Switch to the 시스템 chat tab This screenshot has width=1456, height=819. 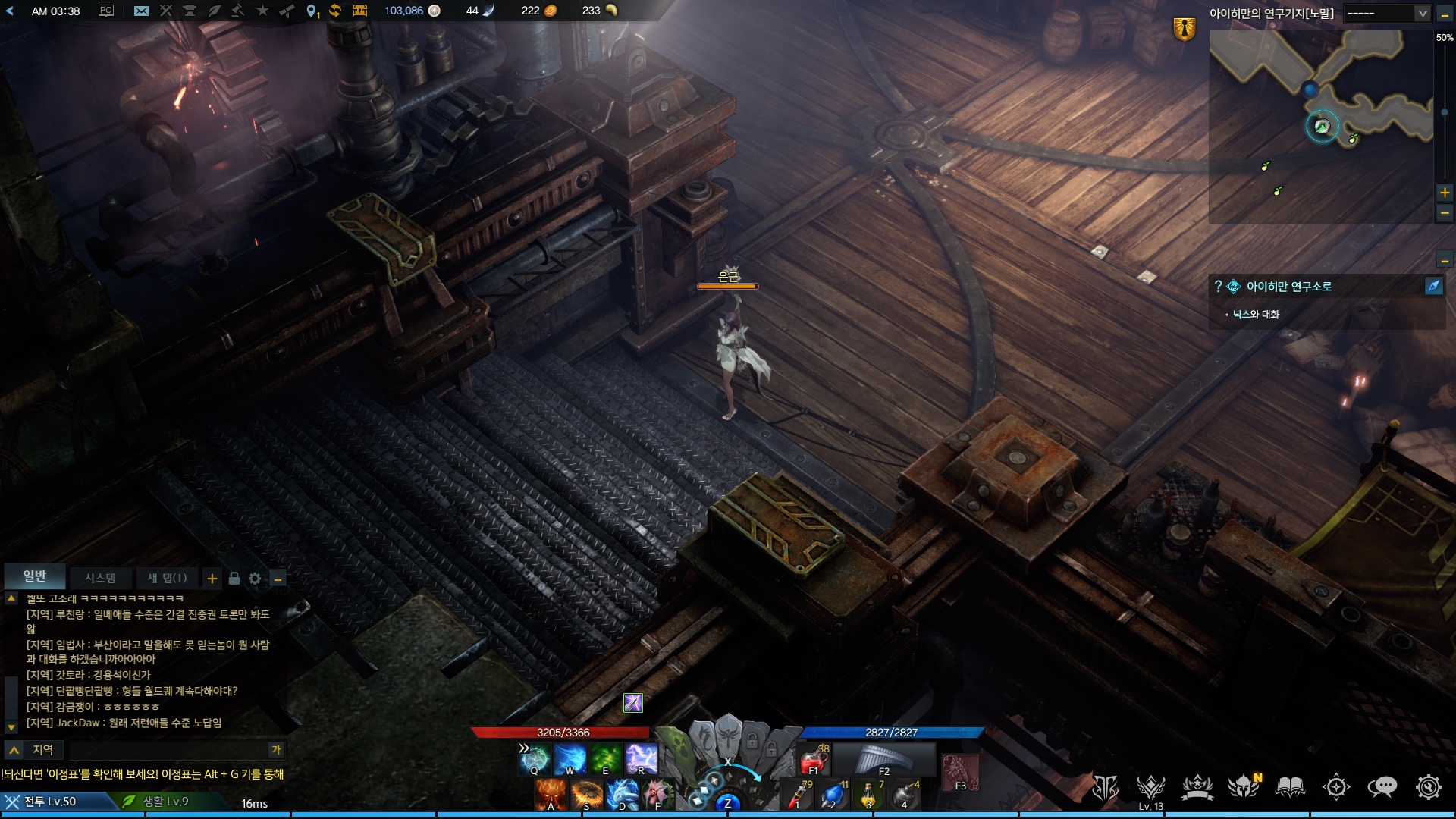[100, 578]
